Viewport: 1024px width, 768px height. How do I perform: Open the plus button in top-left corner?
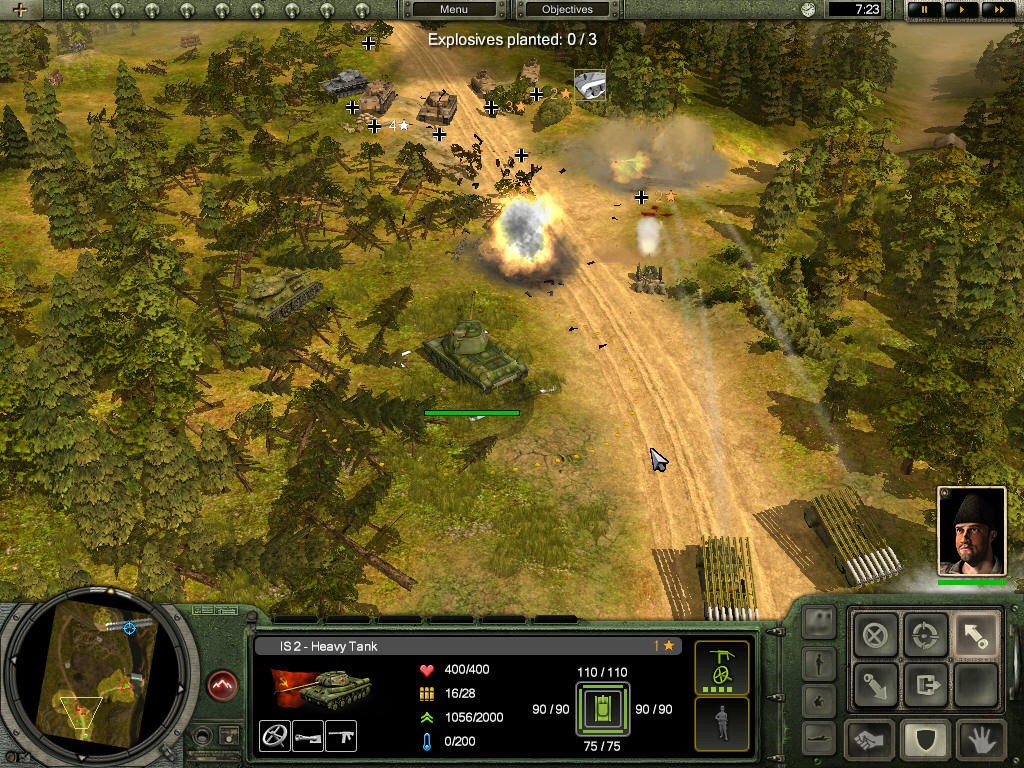point(19,10)
